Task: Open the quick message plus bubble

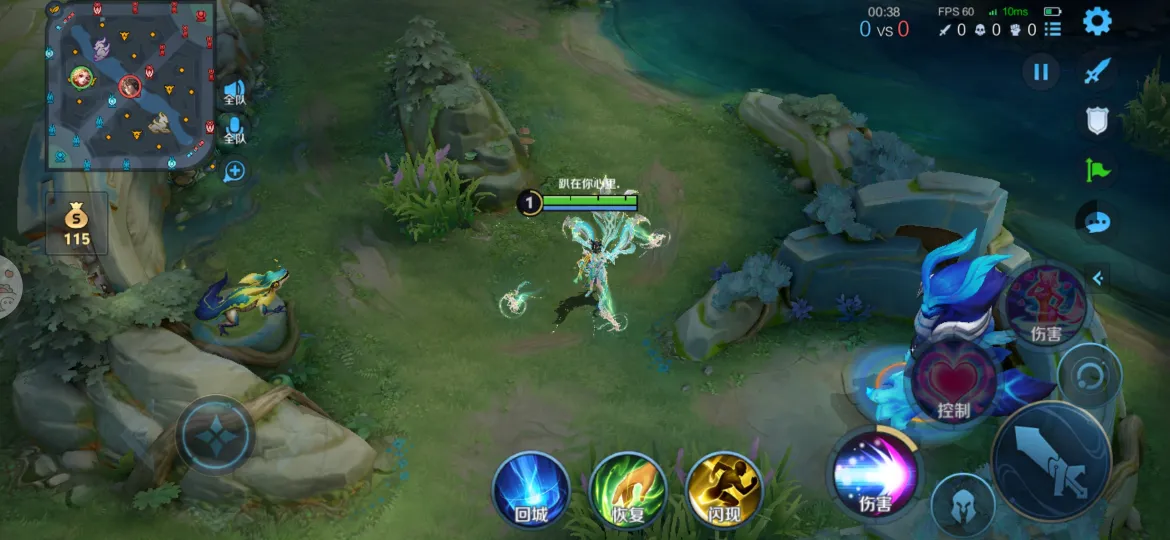Action: [234, 171]
